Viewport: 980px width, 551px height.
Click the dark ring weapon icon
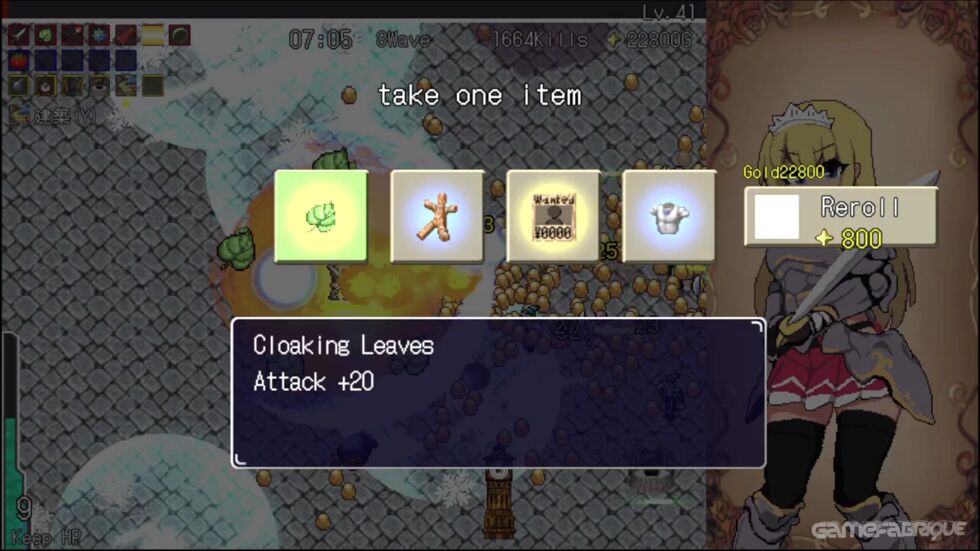pos(179,36)
